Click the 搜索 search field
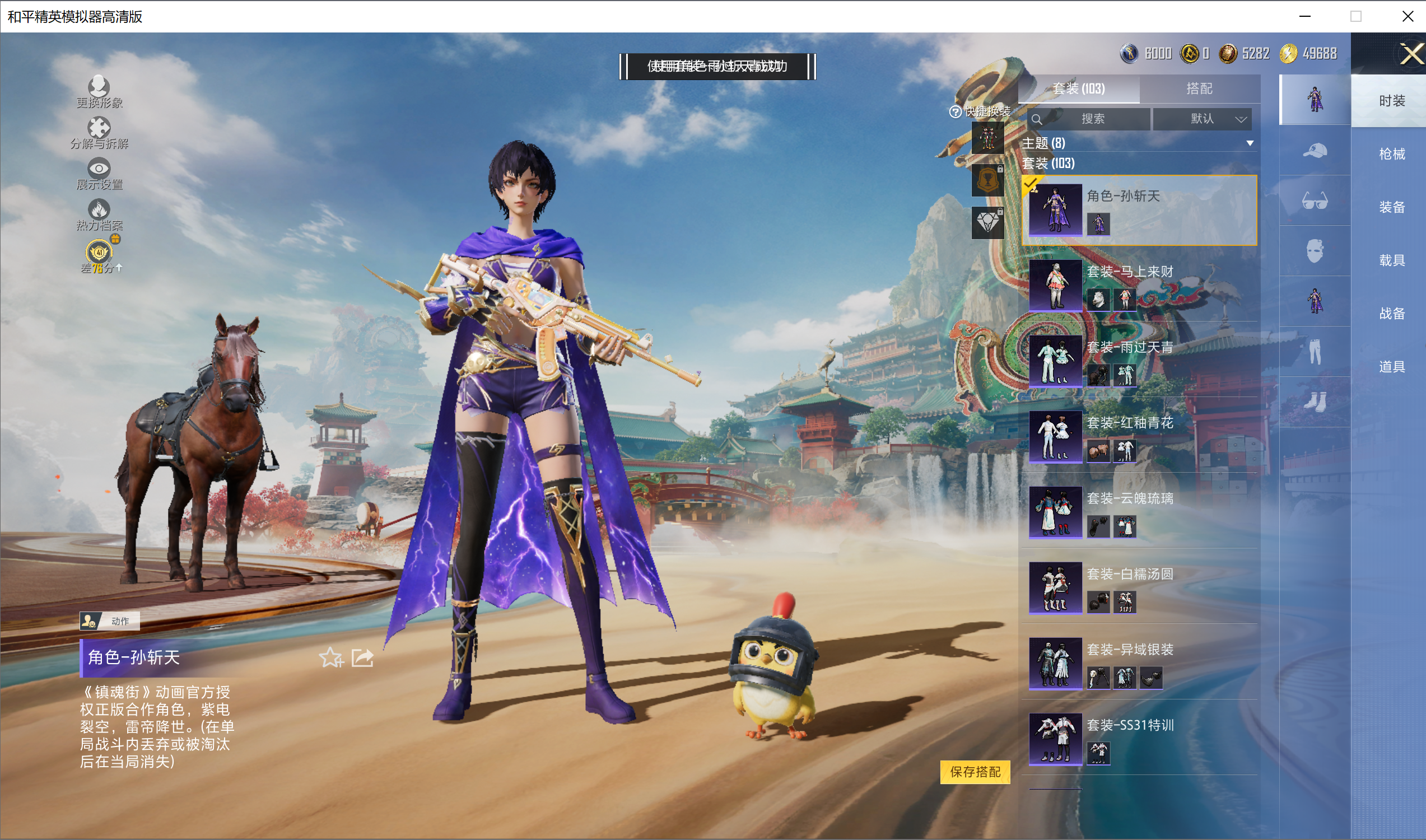The height and width of the screenshot is (840, 1426). coord(1093,119)
